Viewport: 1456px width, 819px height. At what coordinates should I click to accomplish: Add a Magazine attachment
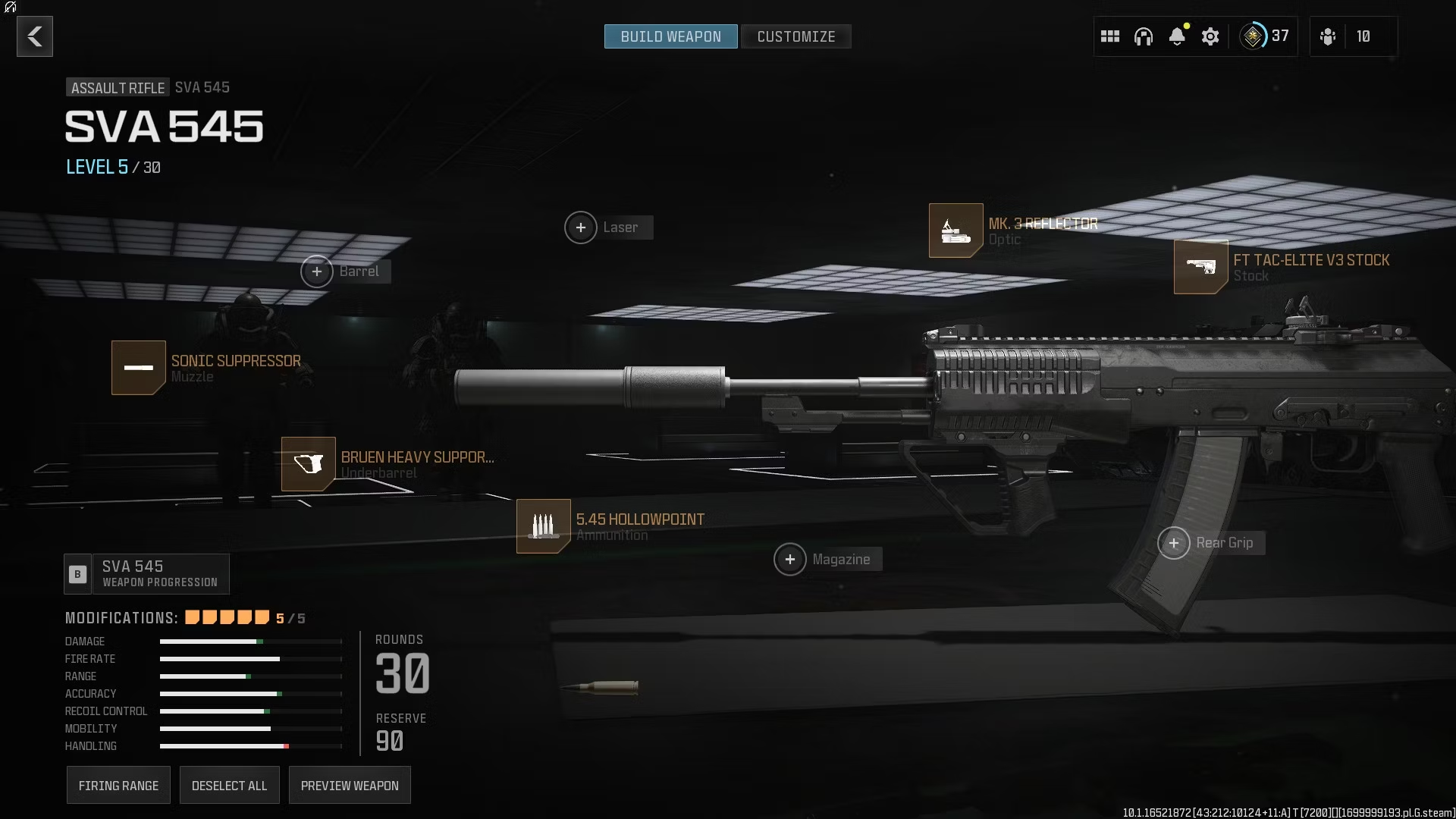[790, 560]
